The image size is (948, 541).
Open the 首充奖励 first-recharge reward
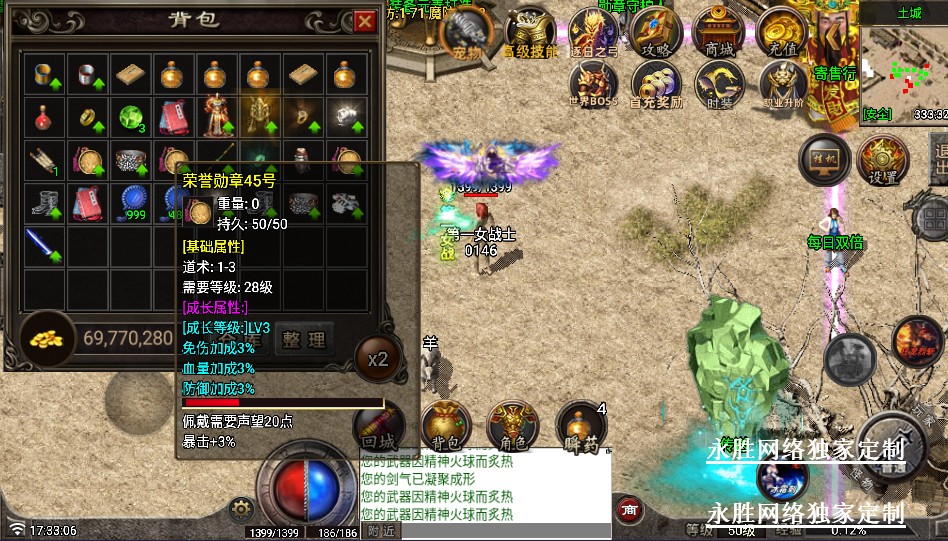coord(656,85)
